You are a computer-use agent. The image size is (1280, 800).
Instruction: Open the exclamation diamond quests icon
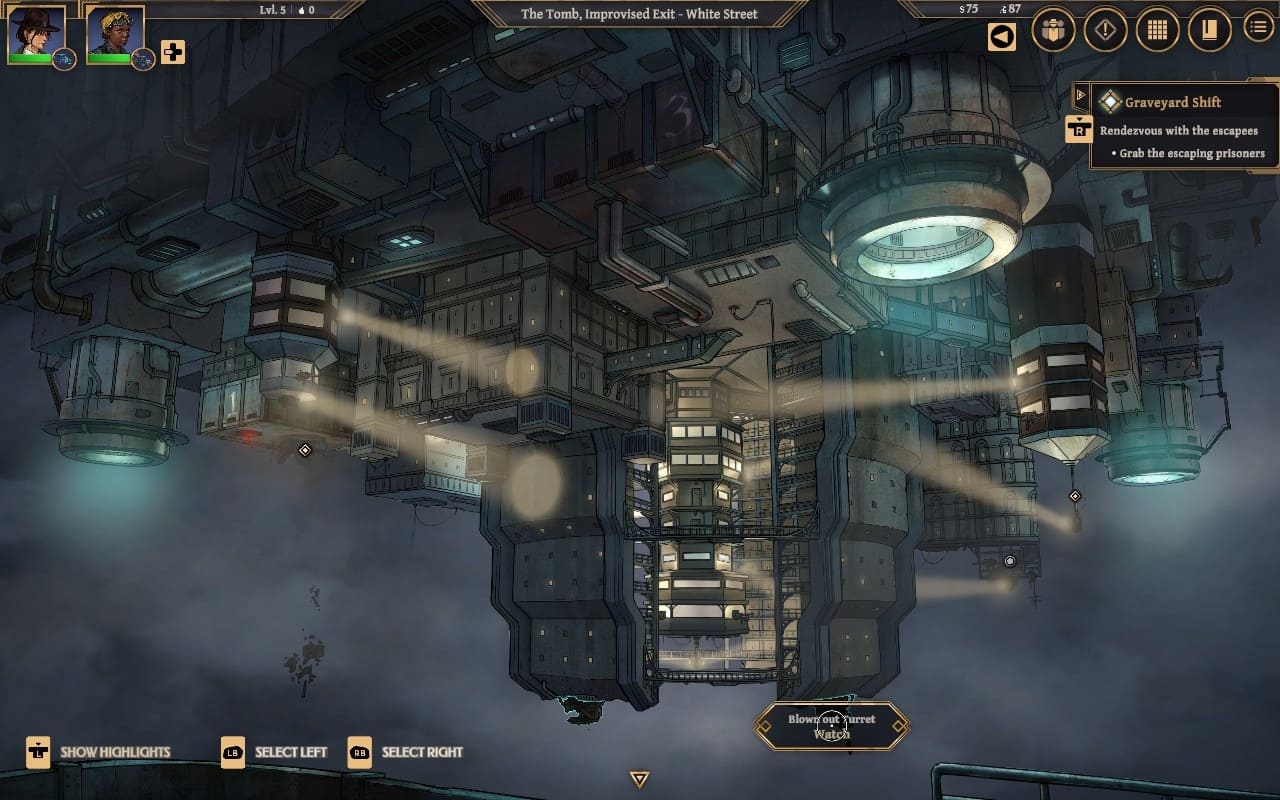pos(1105,30)
